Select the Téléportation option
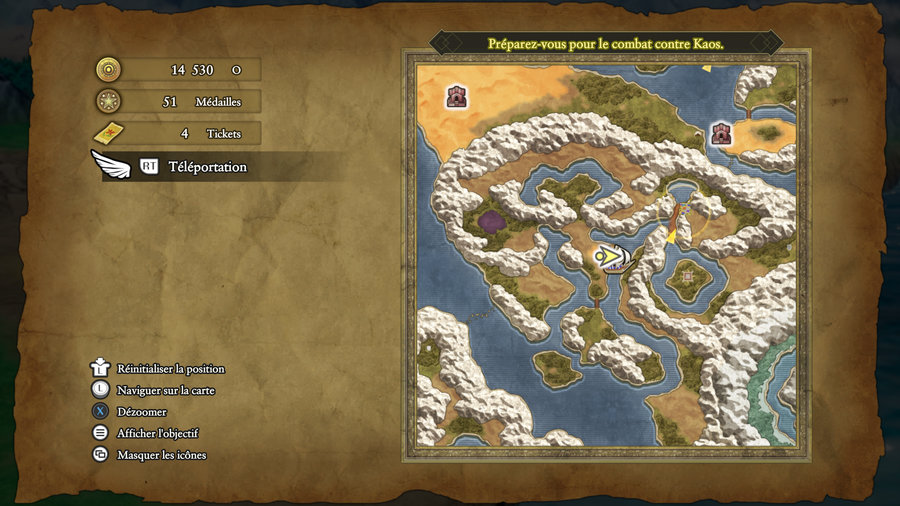This screenshot has width=900, height=506. [x=207, y=167]
